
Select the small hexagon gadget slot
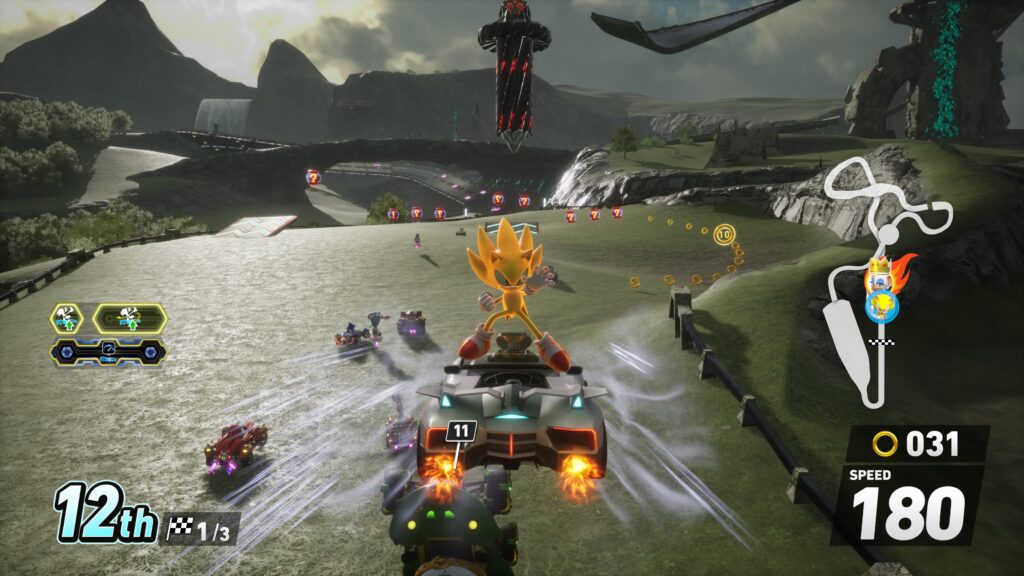pyautogui.click(x=66, y=319)
